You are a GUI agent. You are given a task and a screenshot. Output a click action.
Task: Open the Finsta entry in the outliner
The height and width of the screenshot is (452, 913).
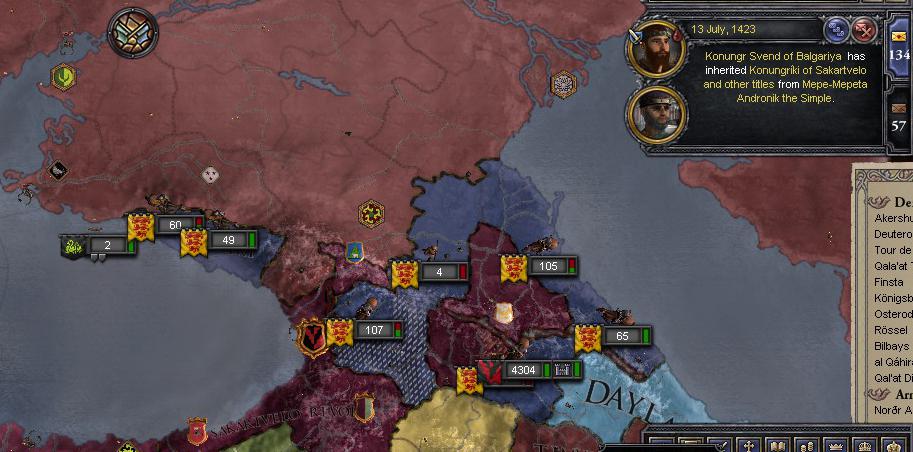coord(888,282)
